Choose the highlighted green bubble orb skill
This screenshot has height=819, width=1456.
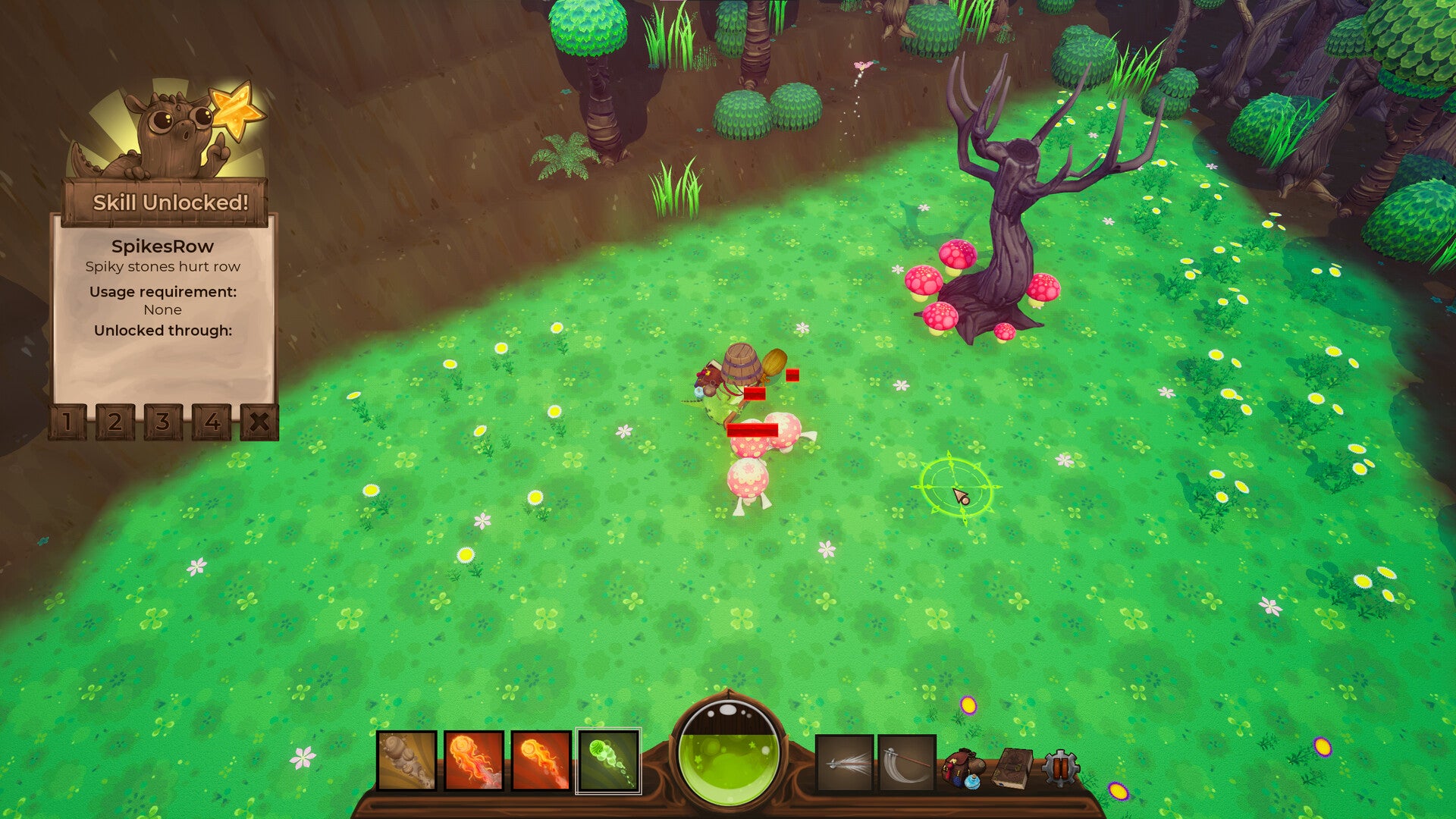point(608,761)
